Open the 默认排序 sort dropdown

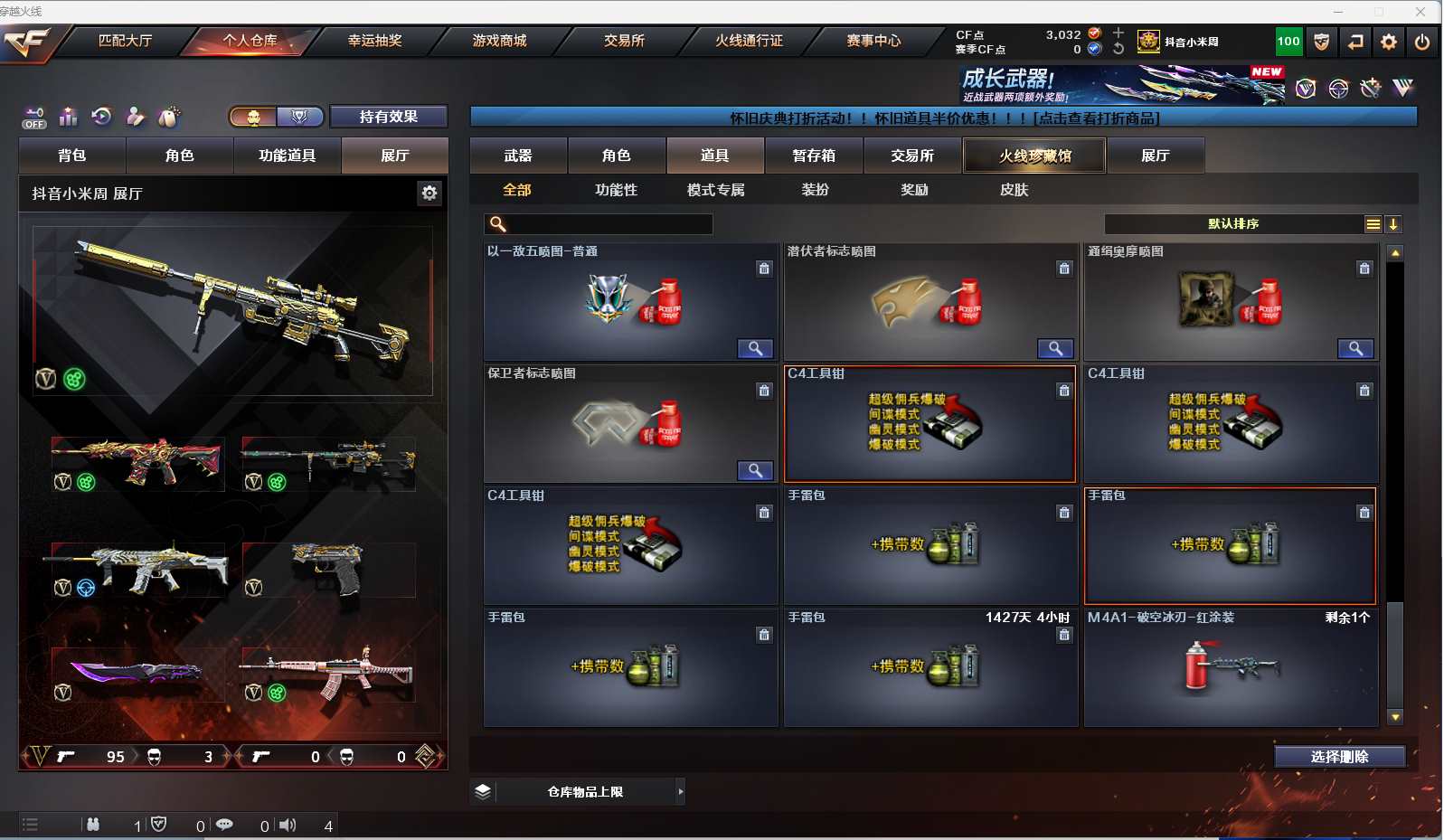coord(1233,224)
